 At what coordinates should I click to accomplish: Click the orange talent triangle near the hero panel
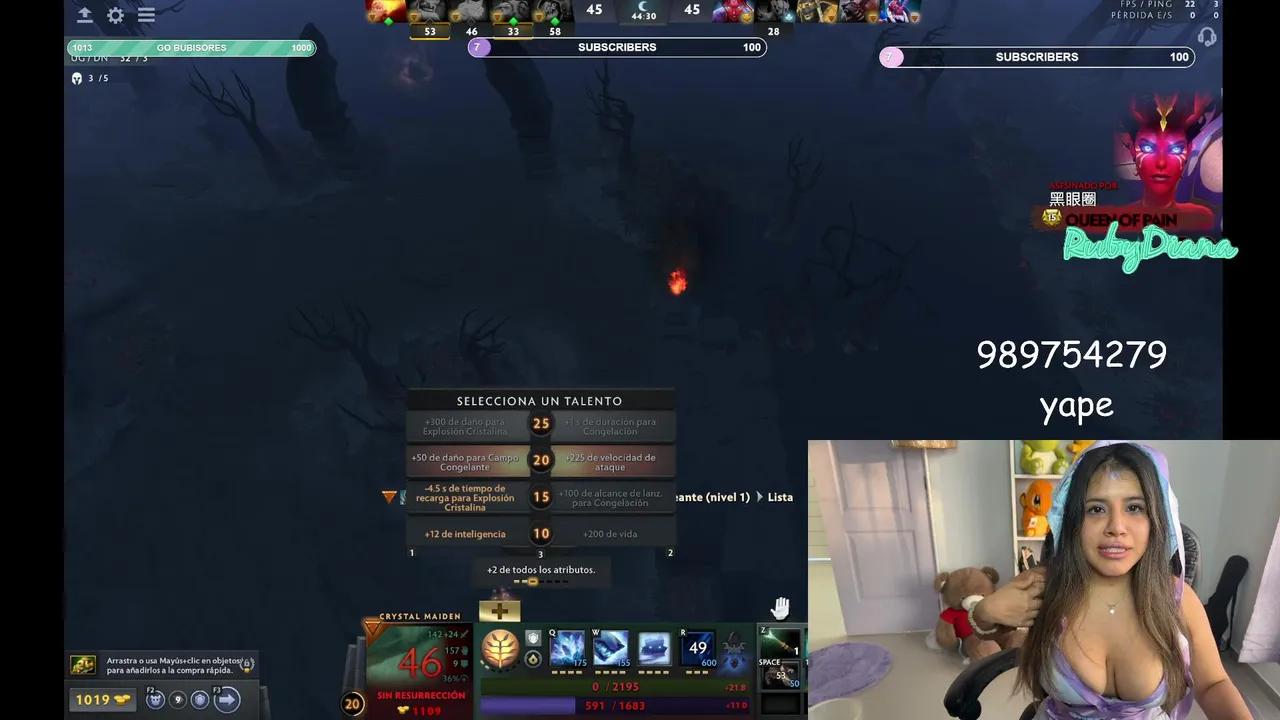pyautogui.click(x=372, y=628)
